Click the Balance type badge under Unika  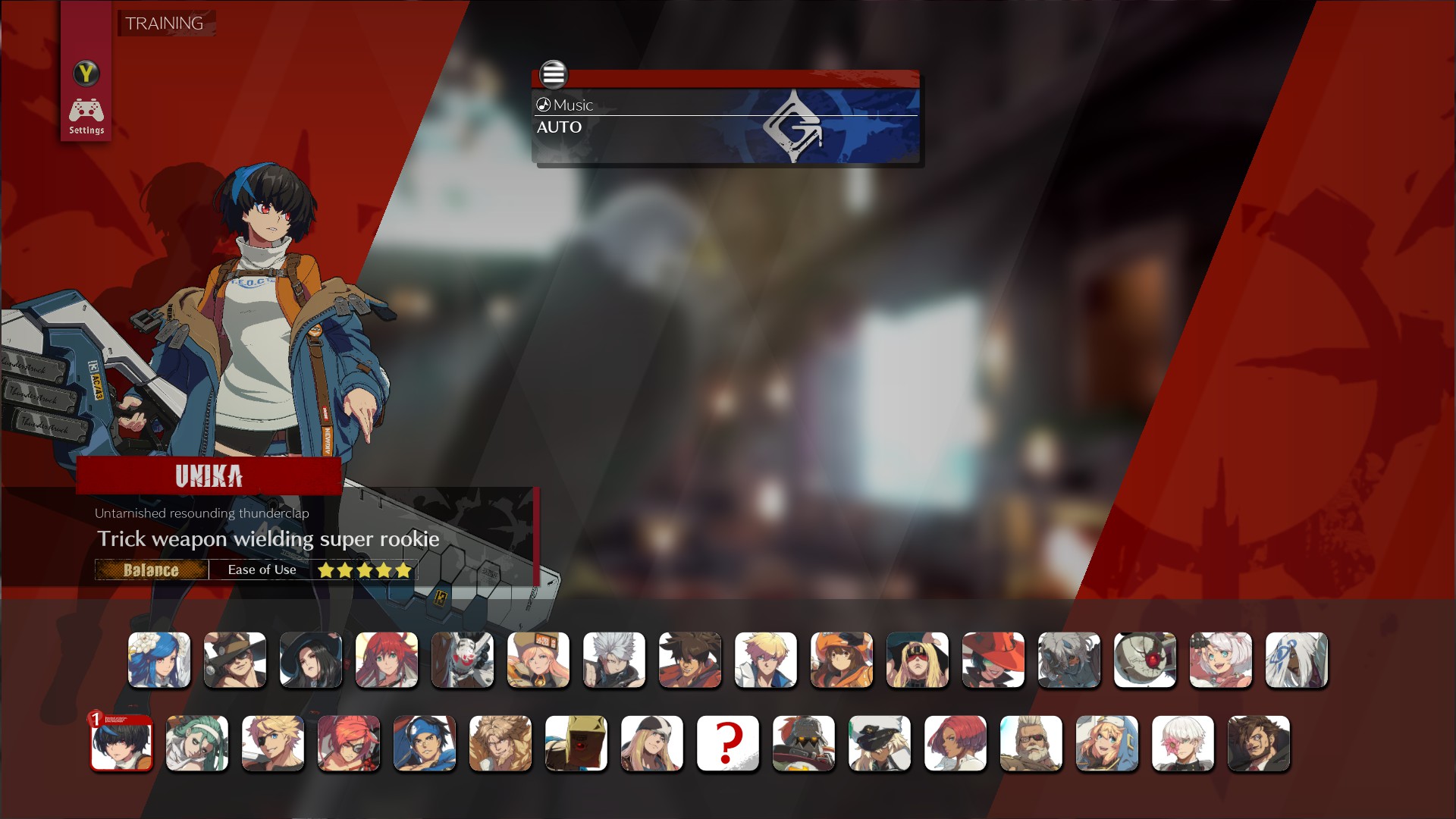coord(151,570)
